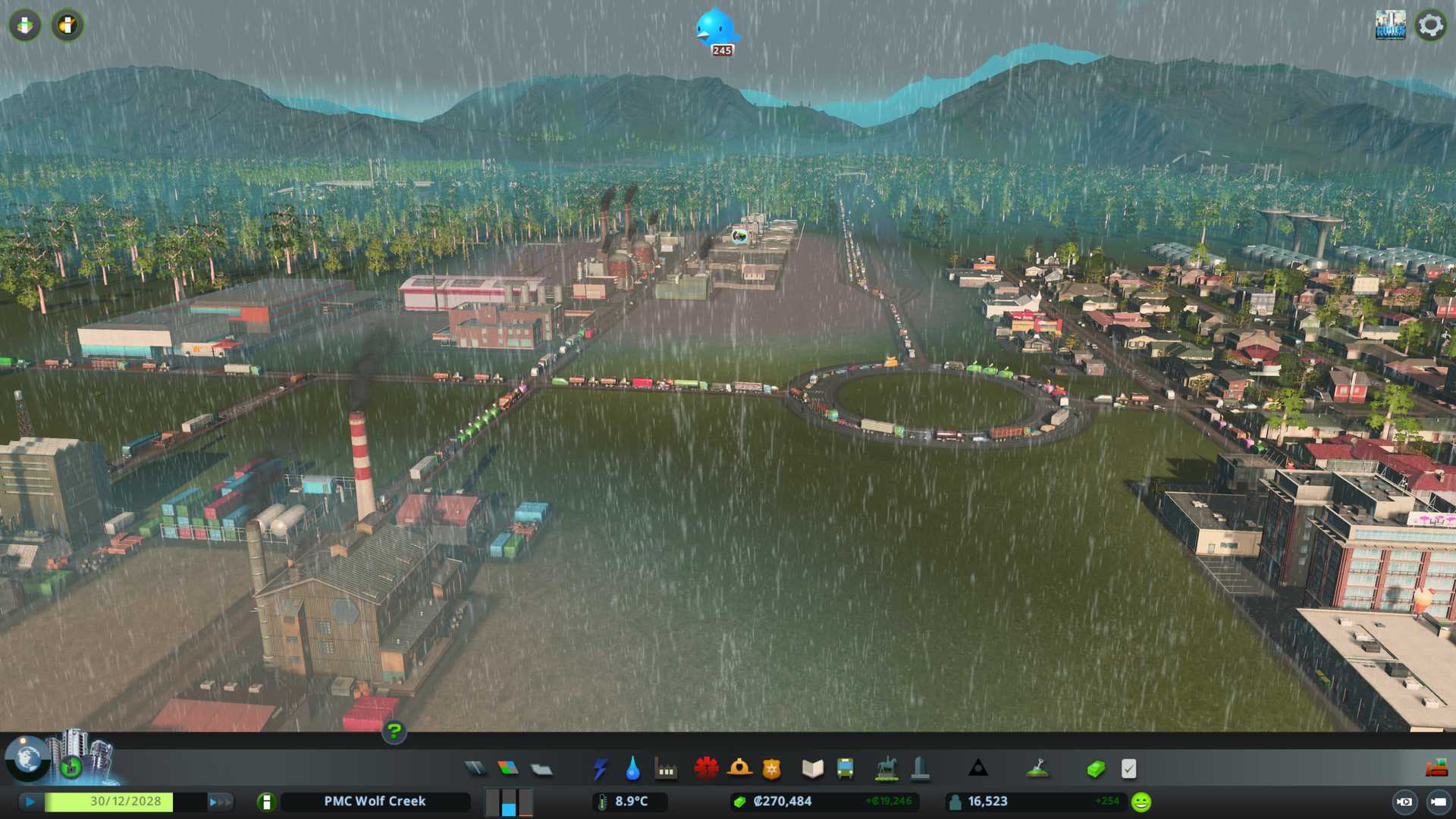Open the Public Transport bus menu
The width and height of the screenshot is (1456, 819).
pos(845,769)
